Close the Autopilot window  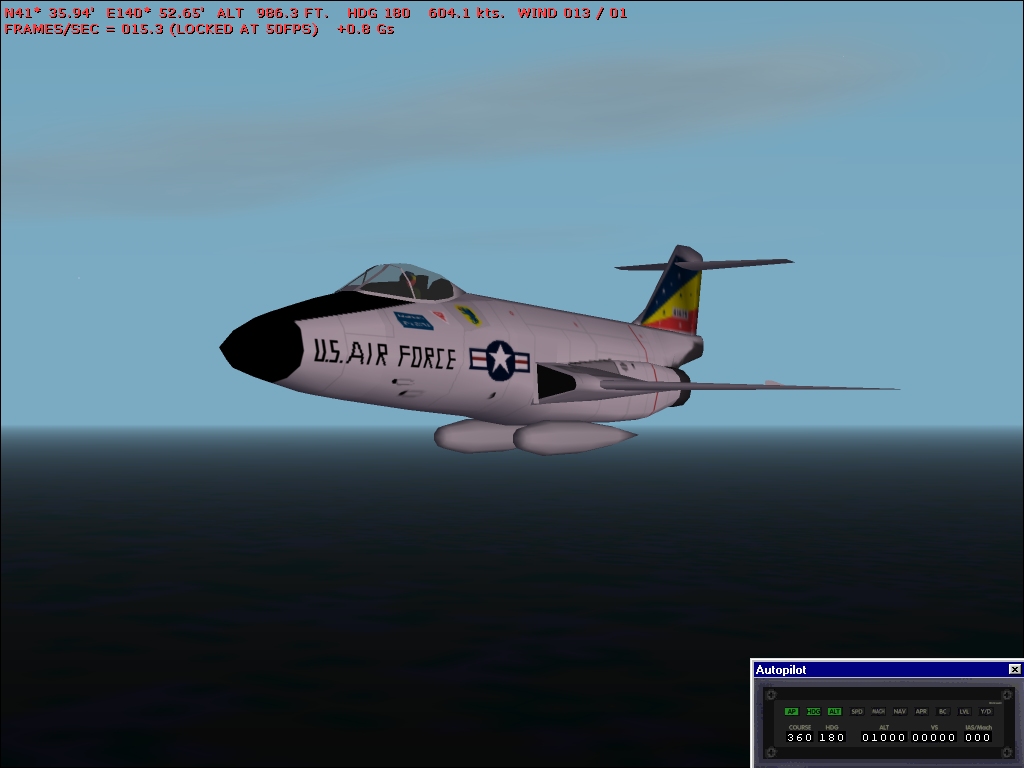(x=1015, y=669)
